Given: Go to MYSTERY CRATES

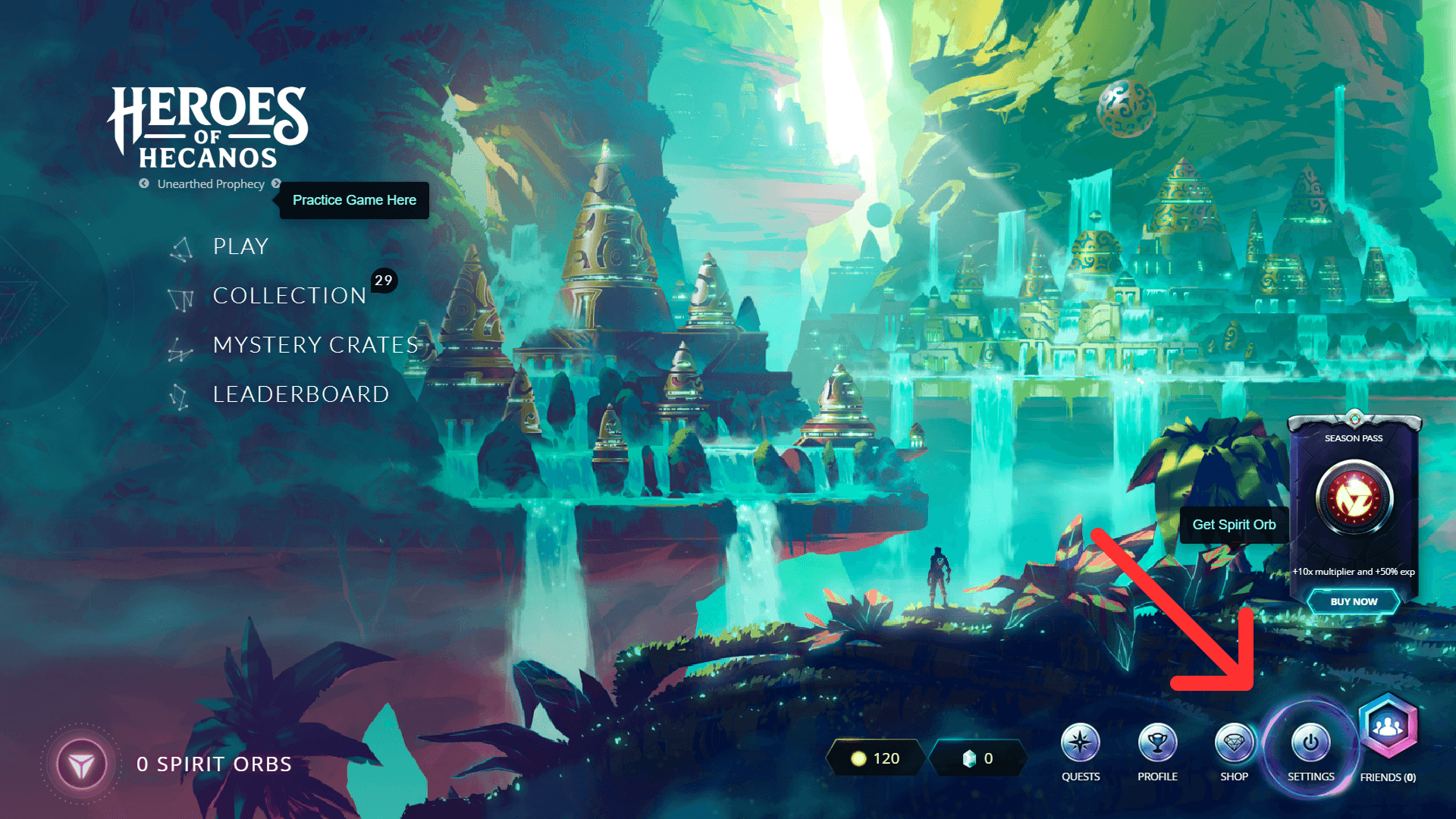Looking at the screenshot, I should [315, 345].
